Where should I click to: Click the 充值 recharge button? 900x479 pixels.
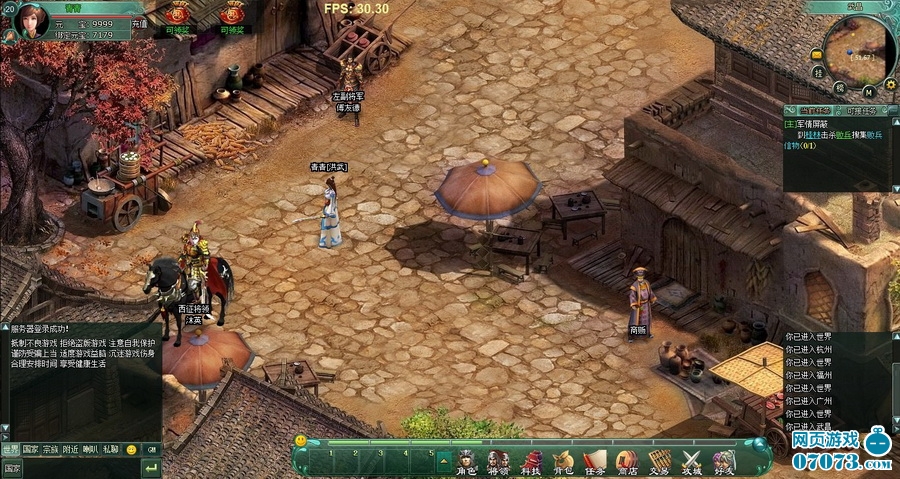pyautogui.click(x=139, y=23)
